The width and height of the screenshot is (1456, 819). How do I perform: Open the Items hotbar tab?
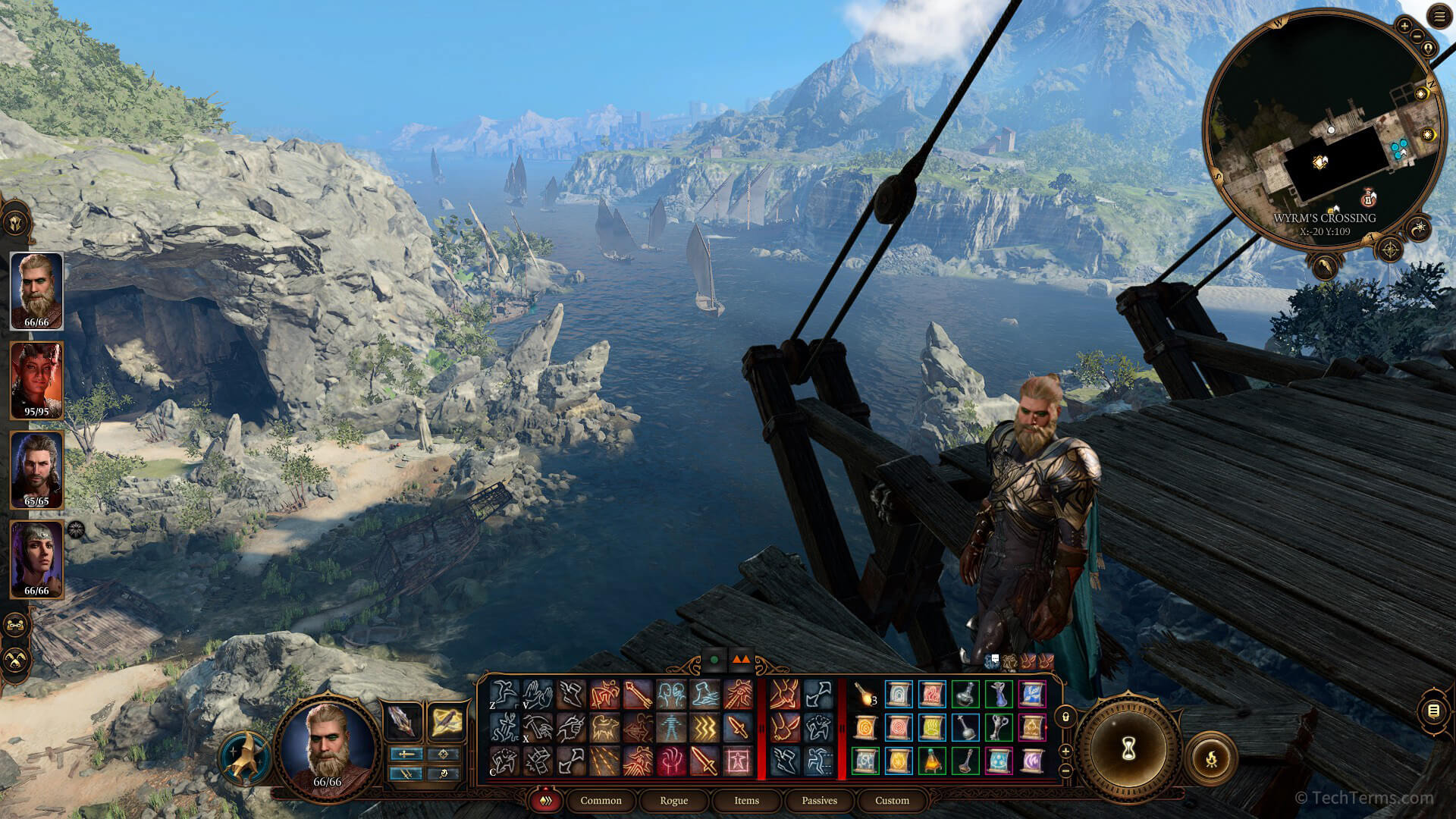[x=746, y=800]
